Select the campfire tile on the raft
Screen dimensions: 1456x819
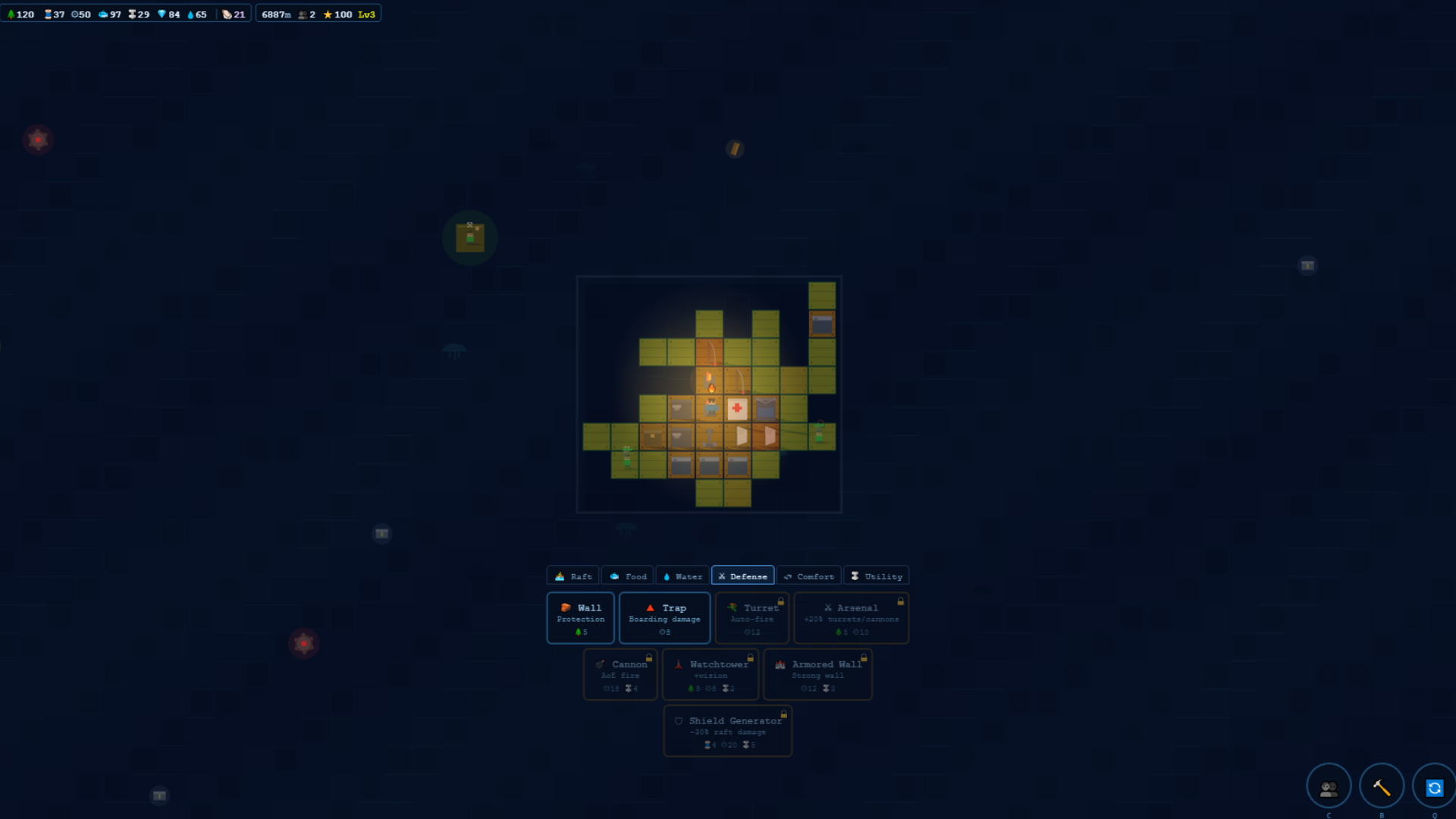711,385
